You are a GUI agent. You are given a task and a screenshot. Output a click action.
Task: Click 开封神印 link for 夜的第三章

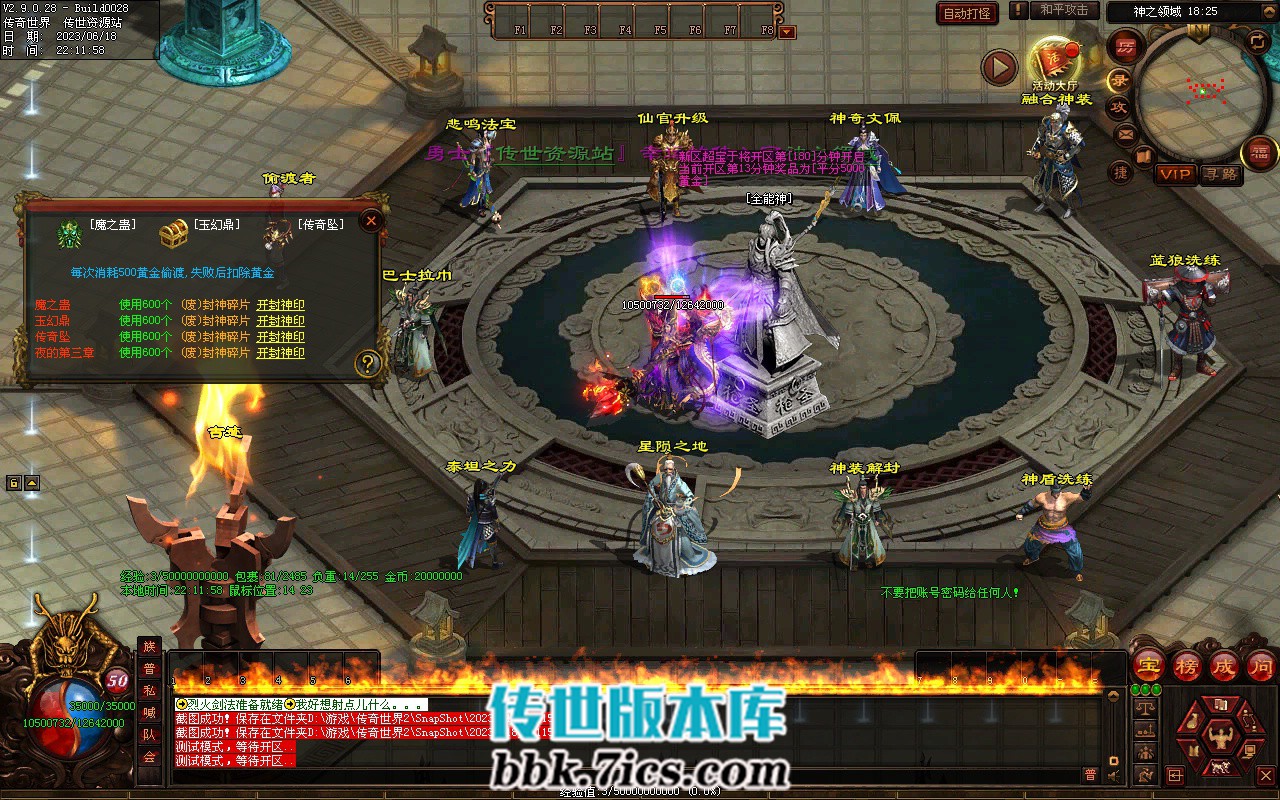pos(281,353)
